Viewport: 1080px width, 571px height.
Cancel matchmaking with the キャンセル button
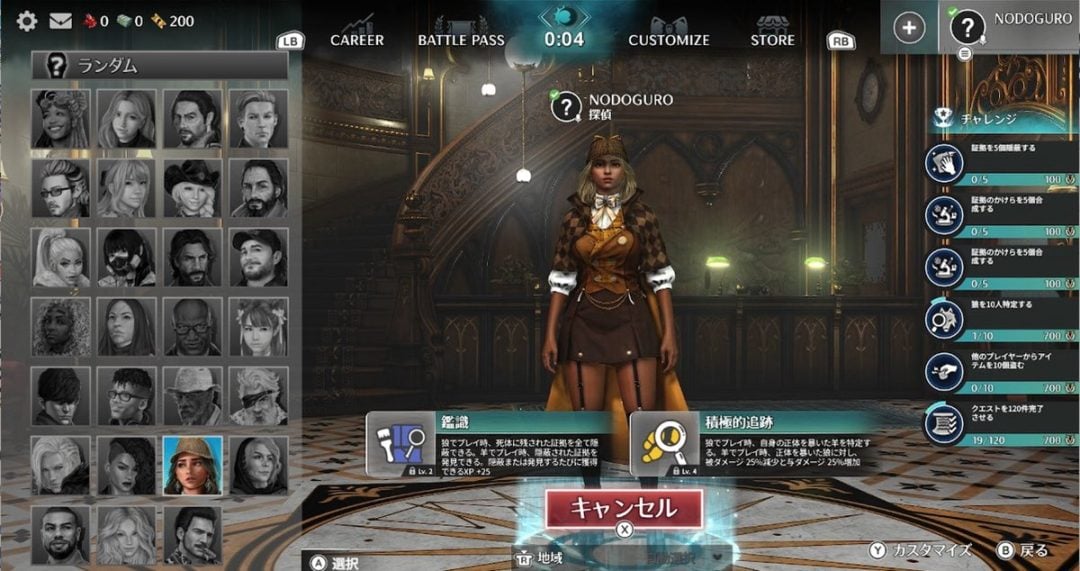[624, 508]
